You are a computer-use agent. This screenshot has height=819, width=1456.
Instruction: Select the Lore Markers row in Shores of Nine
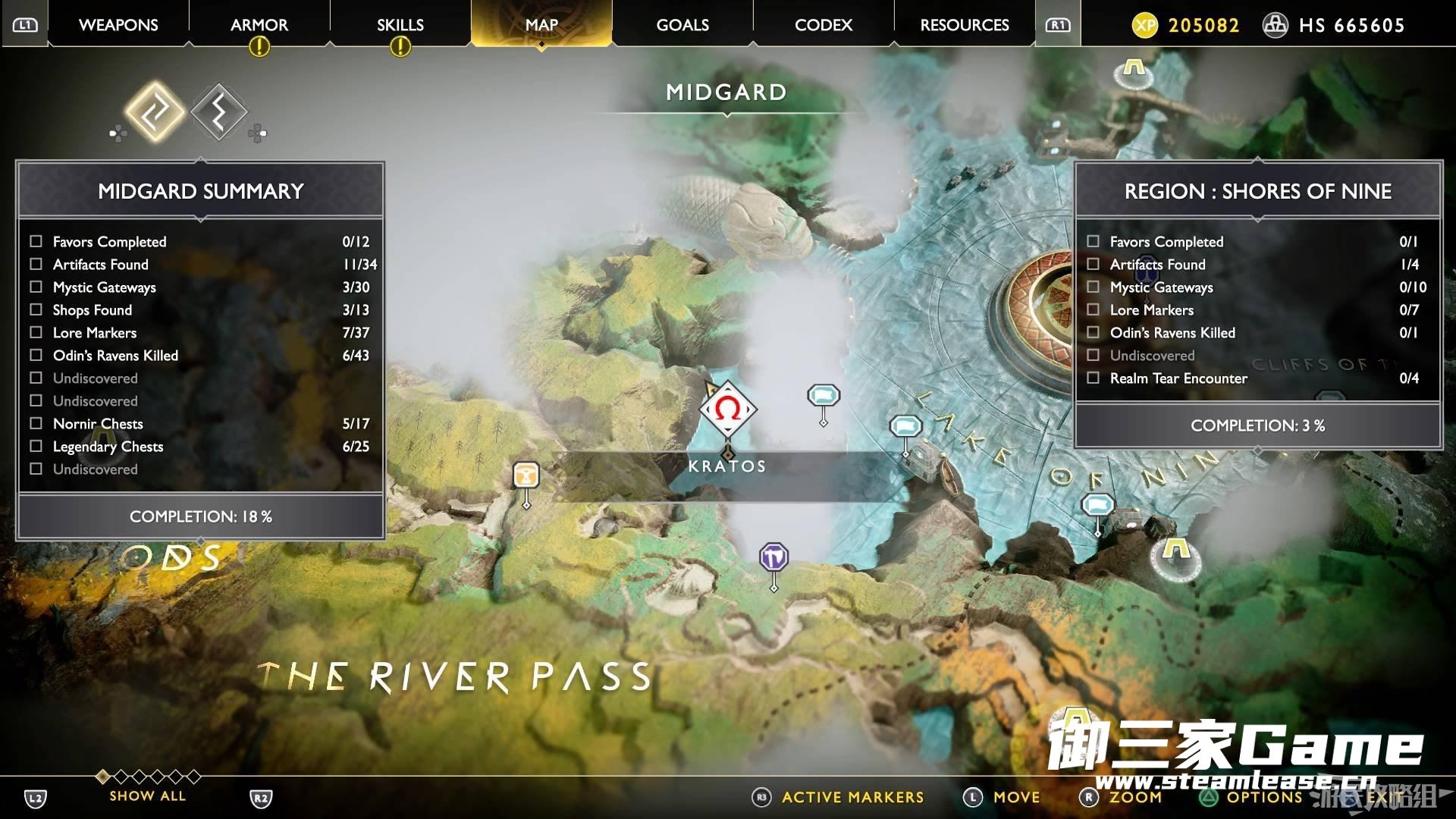(x=1257, y=310)
